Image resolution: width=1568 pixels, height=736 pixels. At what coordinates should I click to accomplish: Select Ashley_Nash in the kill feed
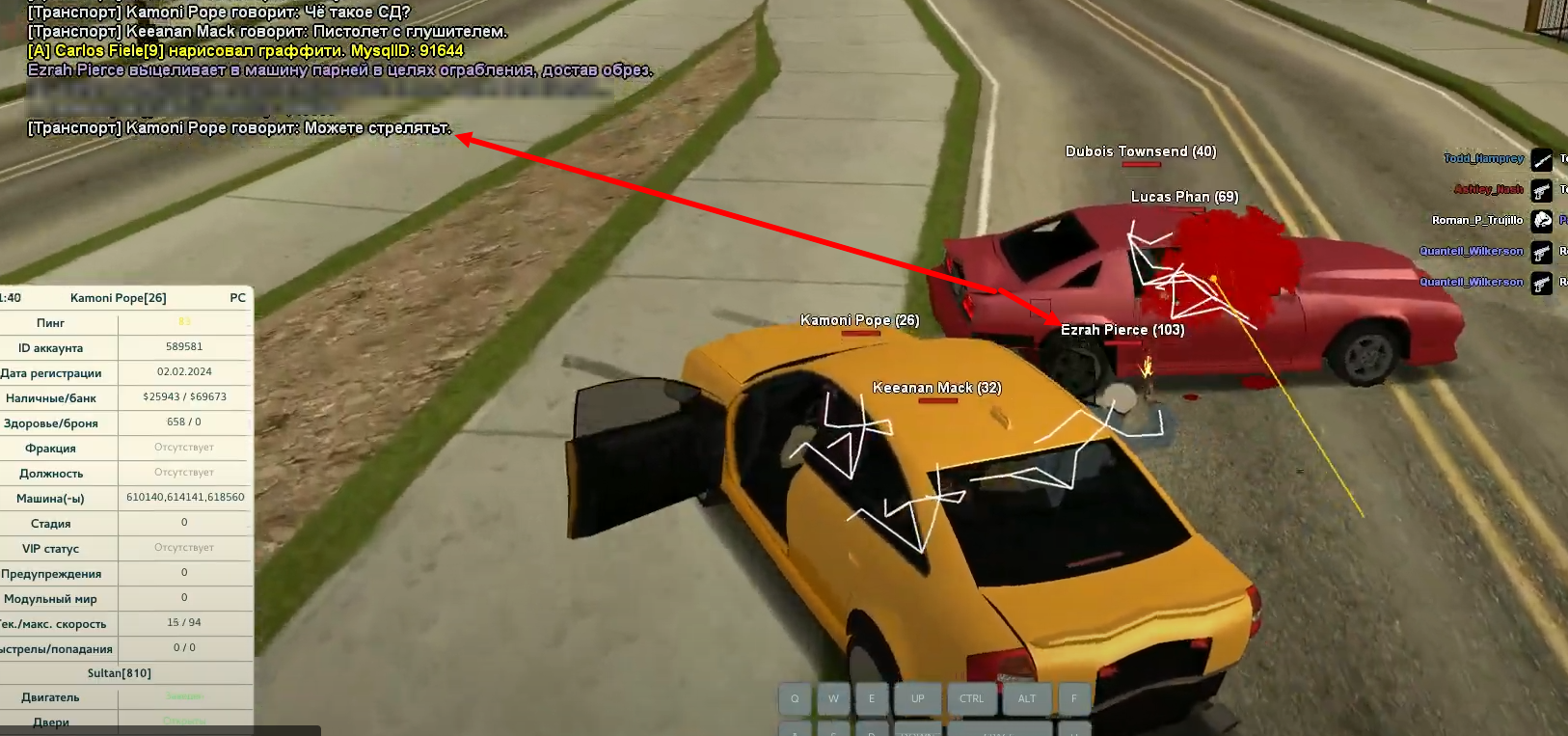(1488, 190)
